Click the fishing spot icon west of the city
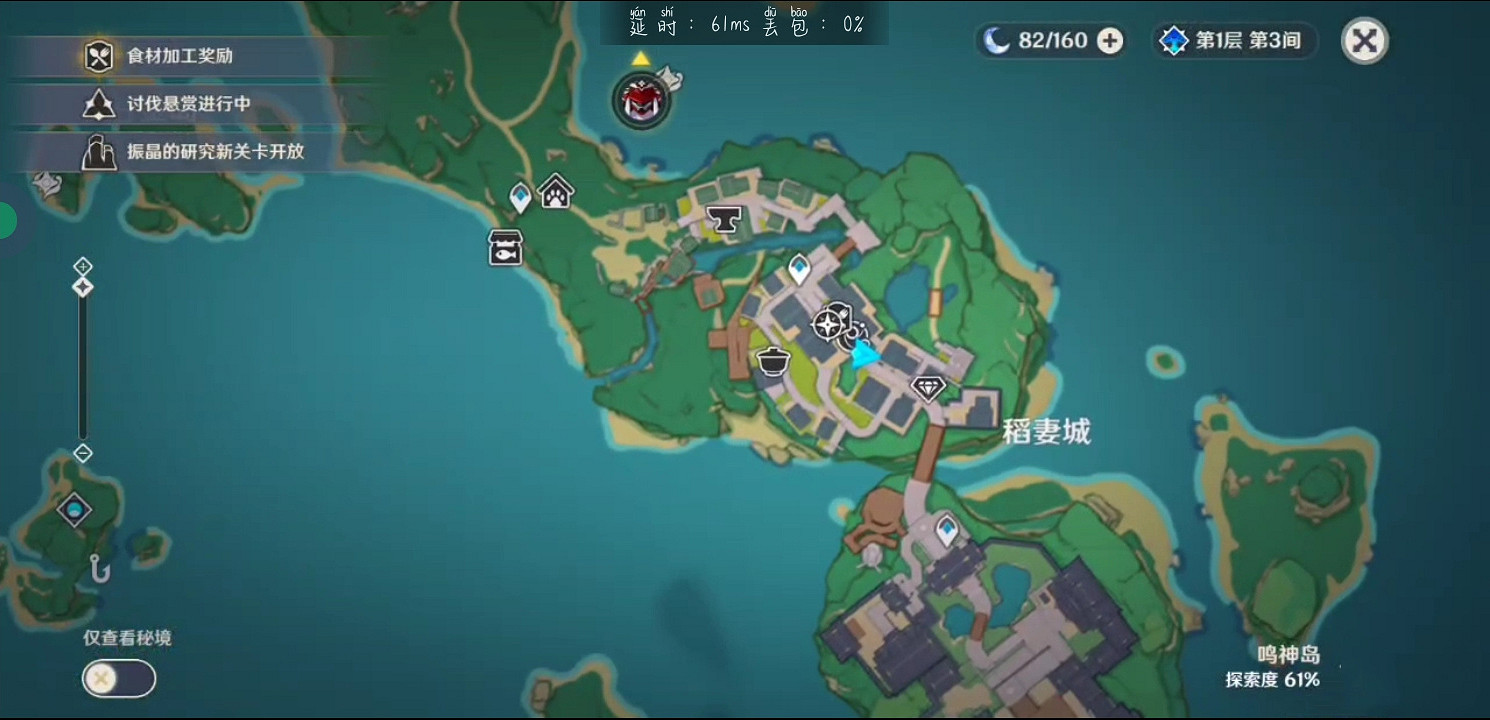This screenshot has height=720, width=1490. click(x=505, y=249)
